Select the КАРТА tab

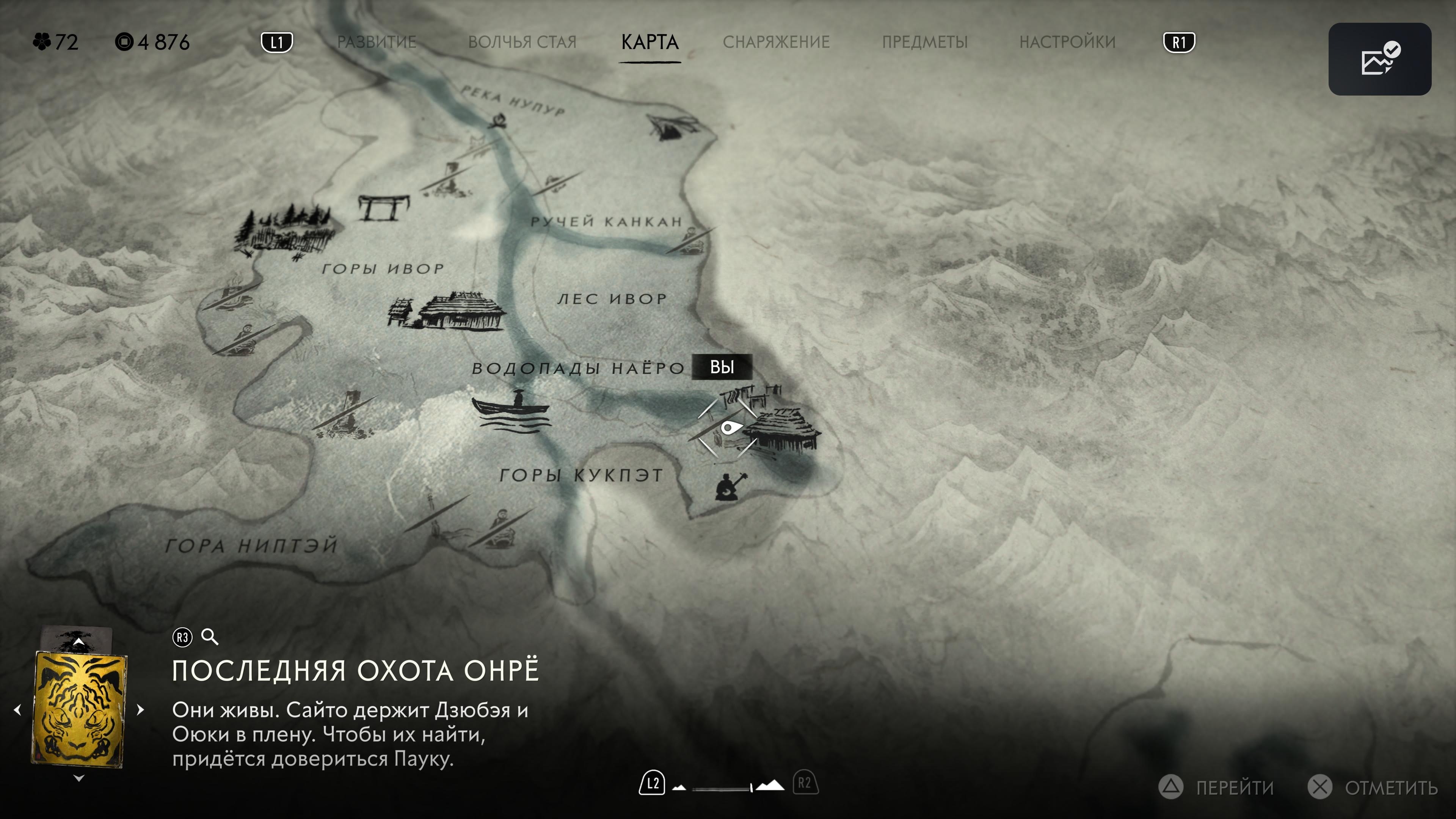click(x=650, y=42)
